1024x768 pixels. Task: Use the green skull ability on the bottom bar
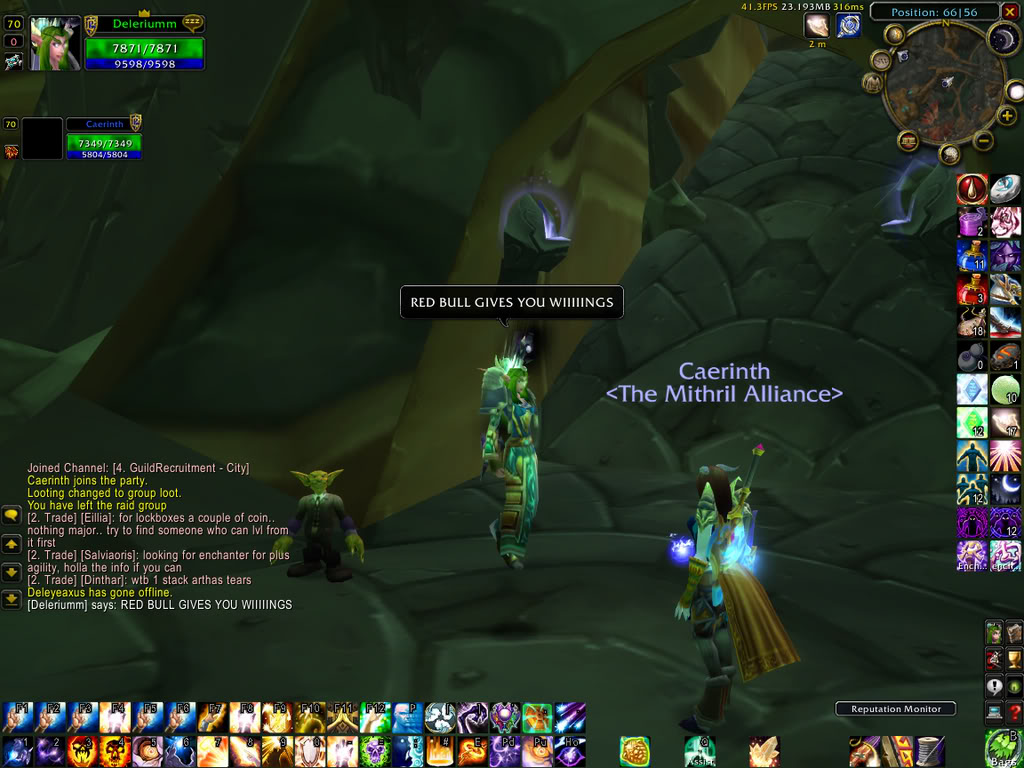coord(376,750)
